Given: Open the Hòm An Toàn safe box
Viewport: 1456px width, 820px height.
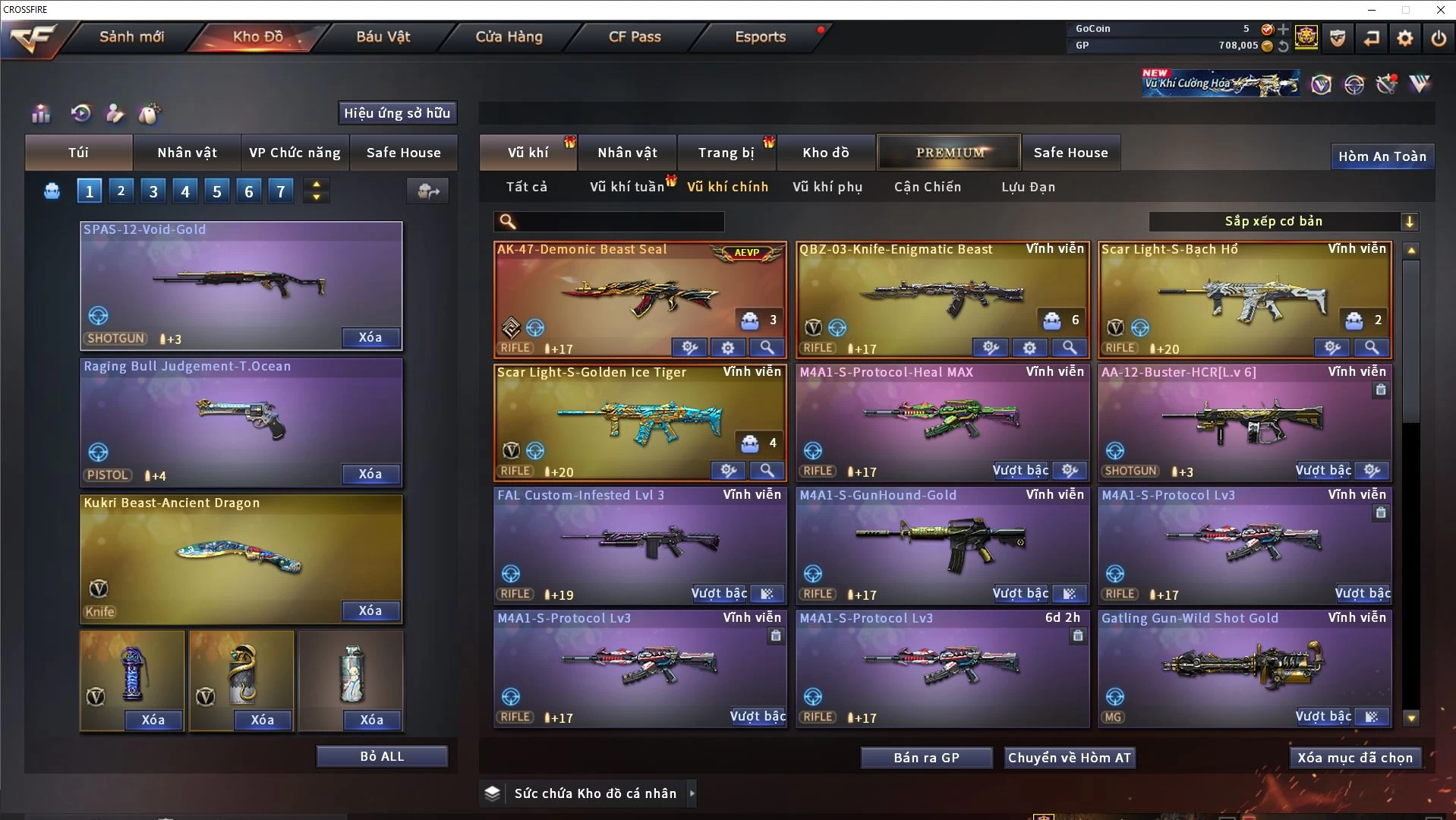Looking at the screenshot, I should coord(1382,156).
